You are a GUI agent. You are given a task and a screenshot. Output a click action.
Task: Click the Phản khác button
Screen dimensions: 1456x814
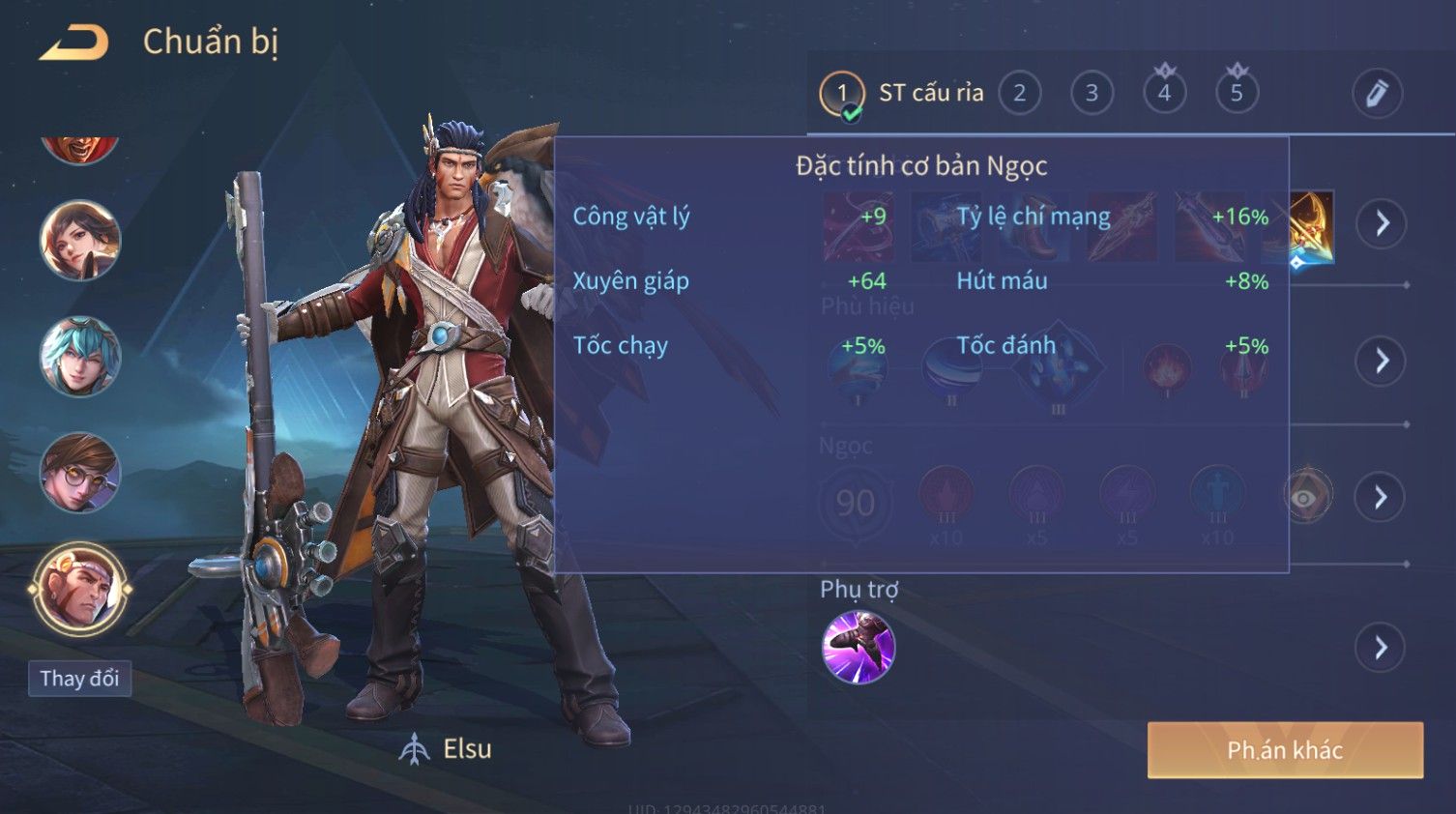tap(1285, 750)
